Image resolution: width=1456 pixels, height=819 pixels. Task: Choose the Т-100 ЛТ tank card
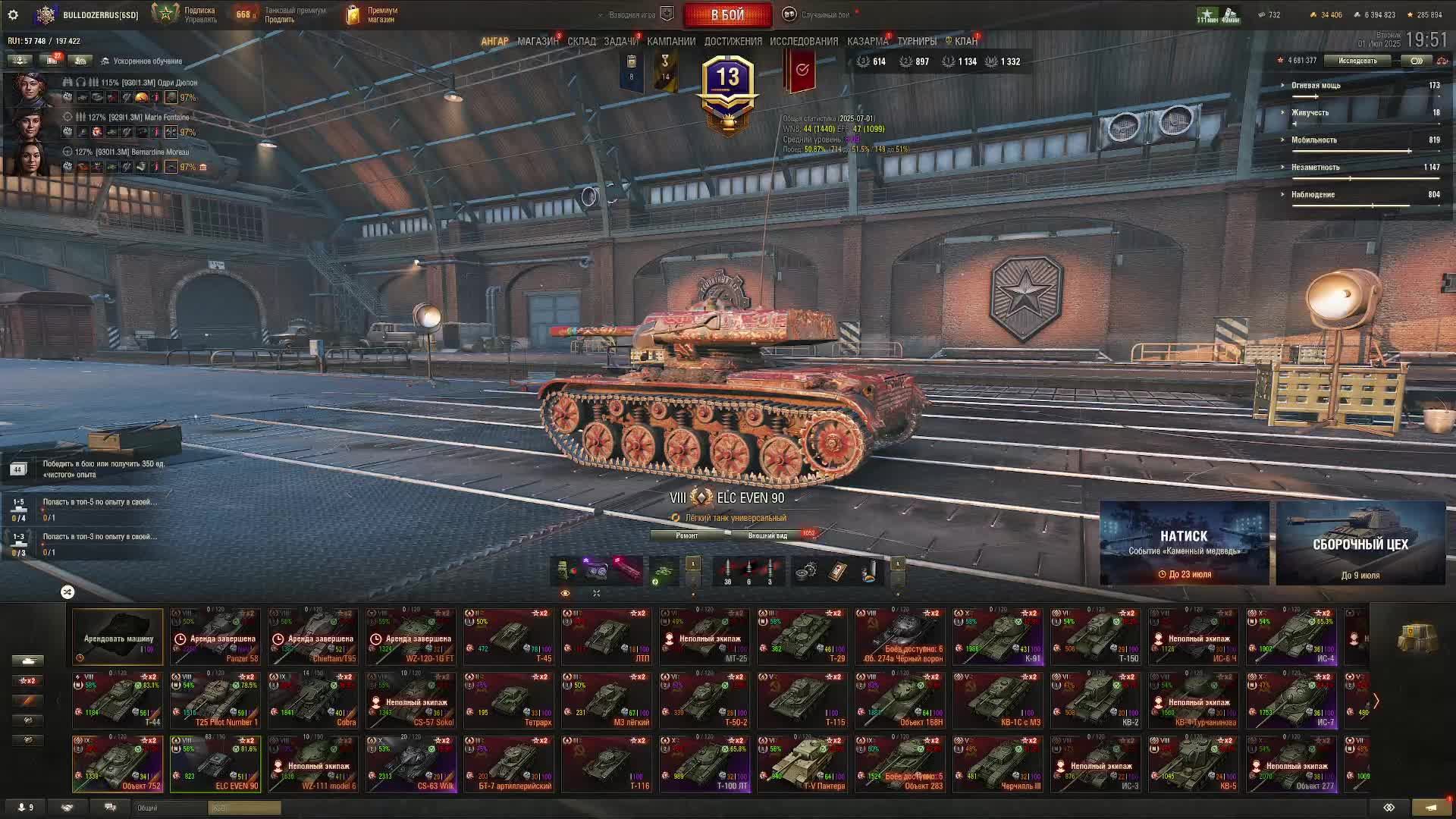(705, 764)
